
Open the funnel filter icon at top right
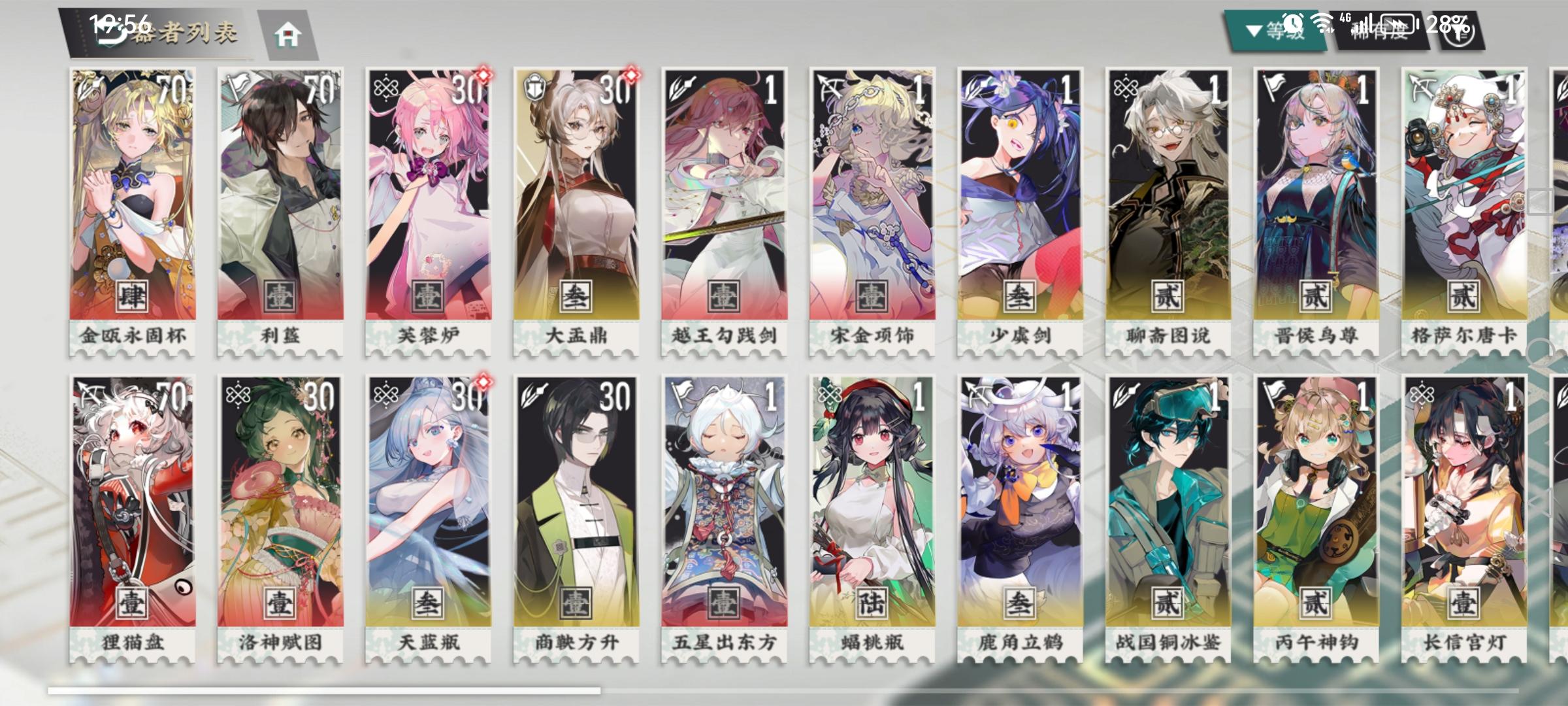[x=1458, y=33]
